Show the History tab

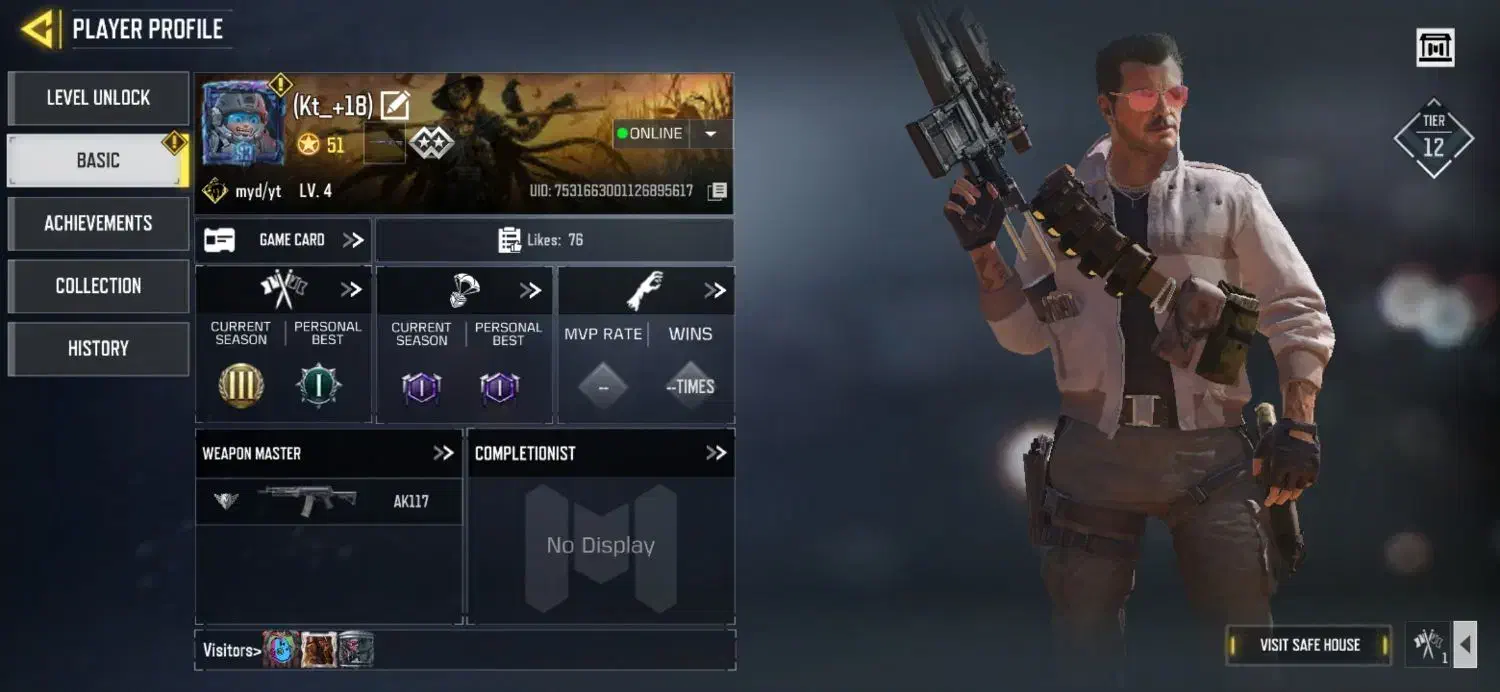[98, 349]
